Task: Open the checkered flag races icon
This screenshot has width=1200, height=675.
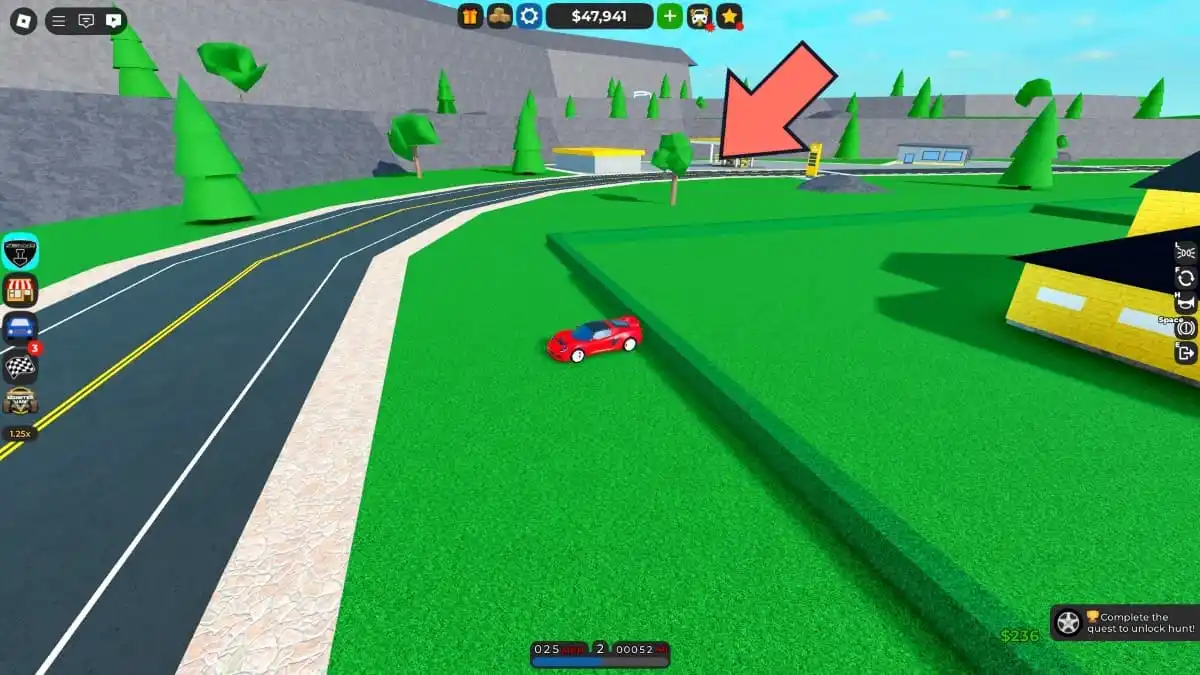Action: 20,365
